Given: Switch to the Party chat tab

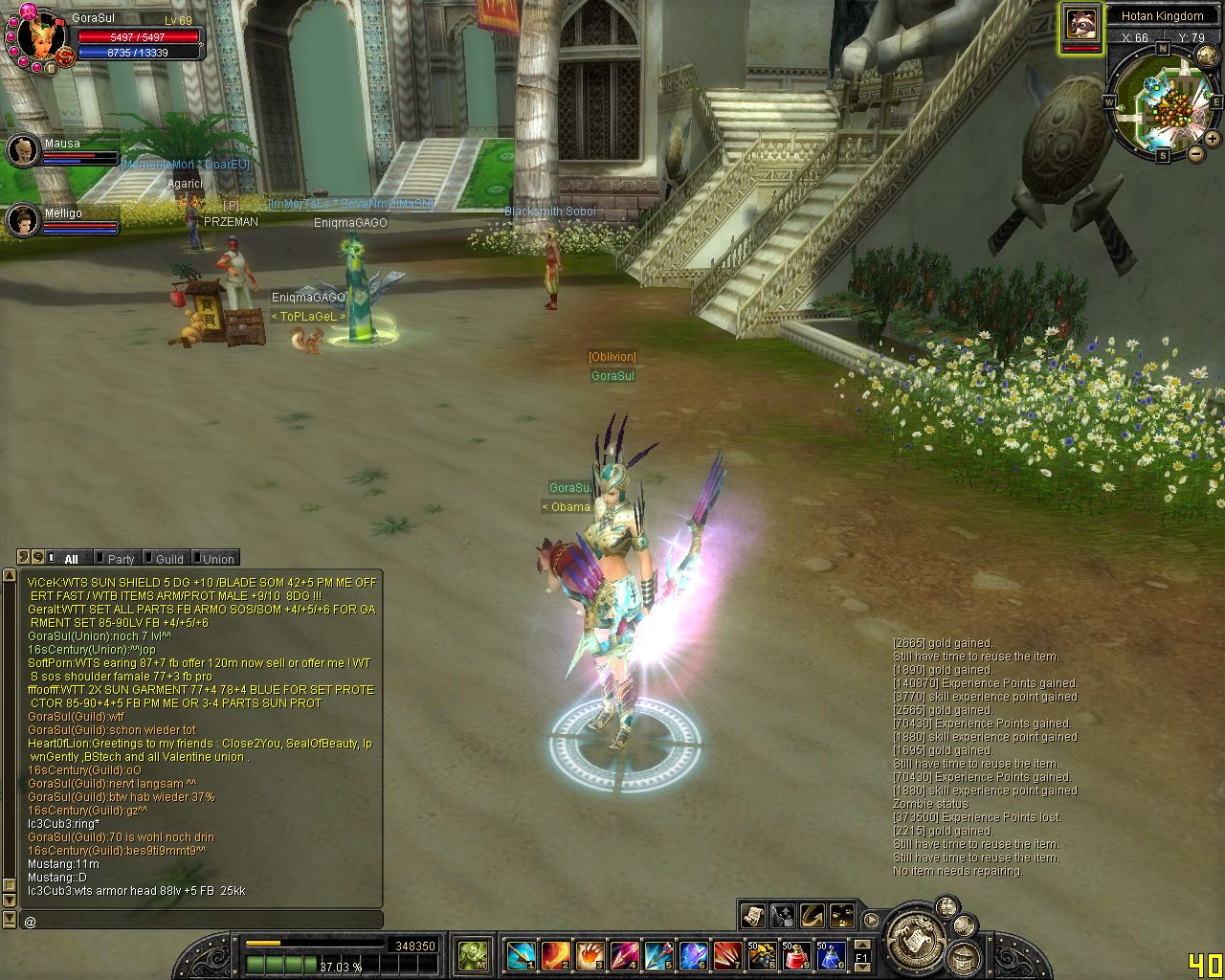Looking at the screenshot, I should pyautogui.click(x=119, y=559).
